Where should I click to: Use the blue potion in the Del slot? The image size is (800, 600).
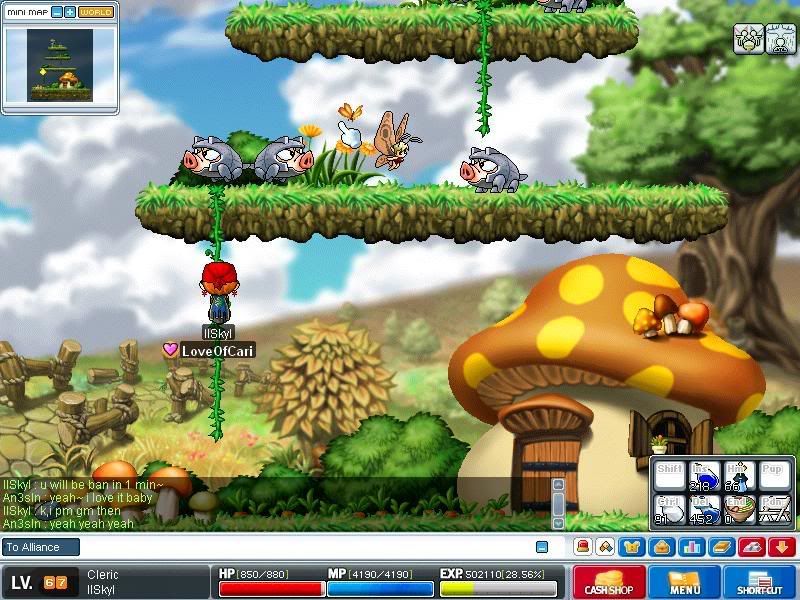tap(703, 509)
